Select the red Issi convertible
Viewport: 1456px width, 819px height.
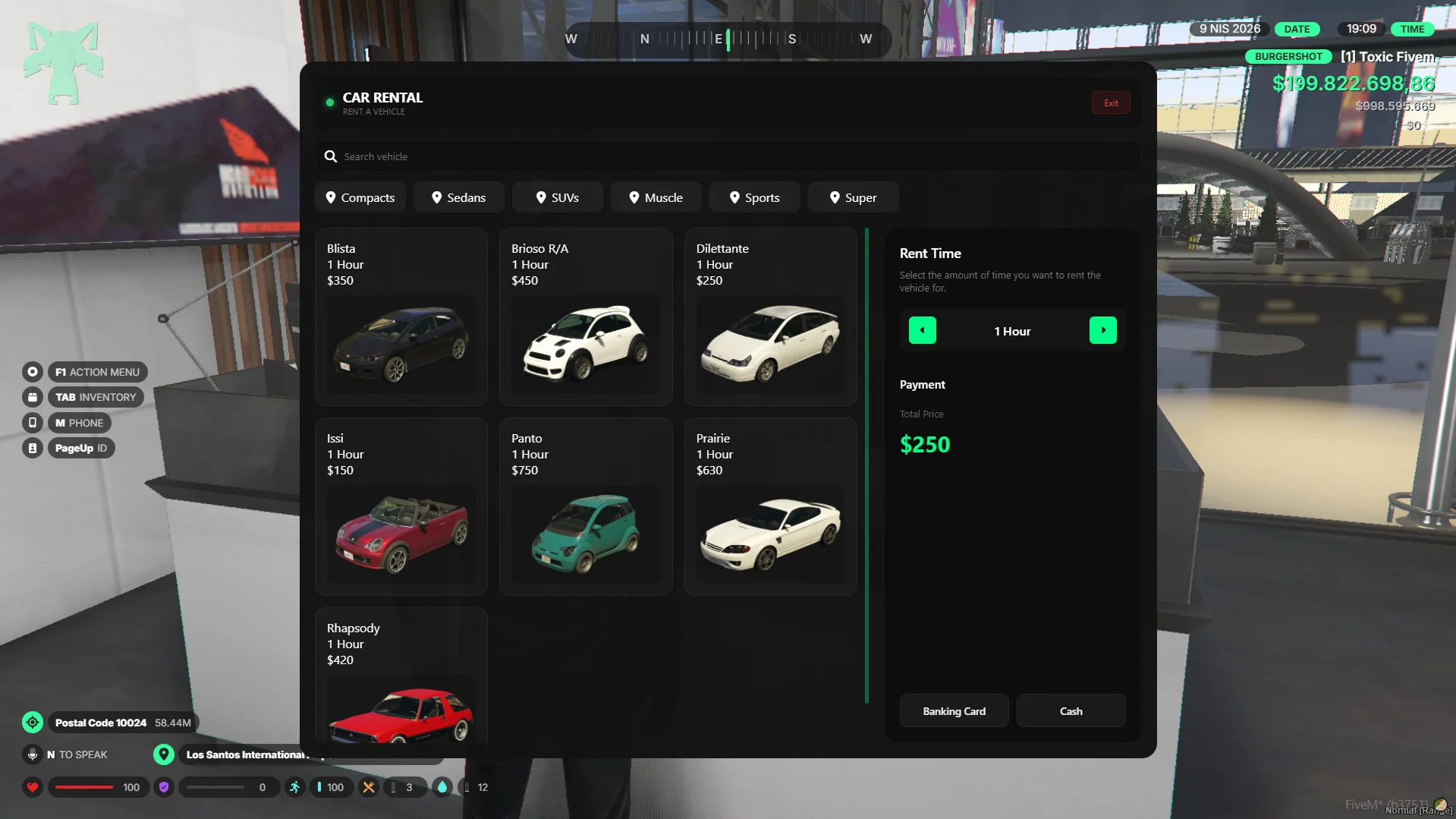pyautogui.click(x=401, y=506)
